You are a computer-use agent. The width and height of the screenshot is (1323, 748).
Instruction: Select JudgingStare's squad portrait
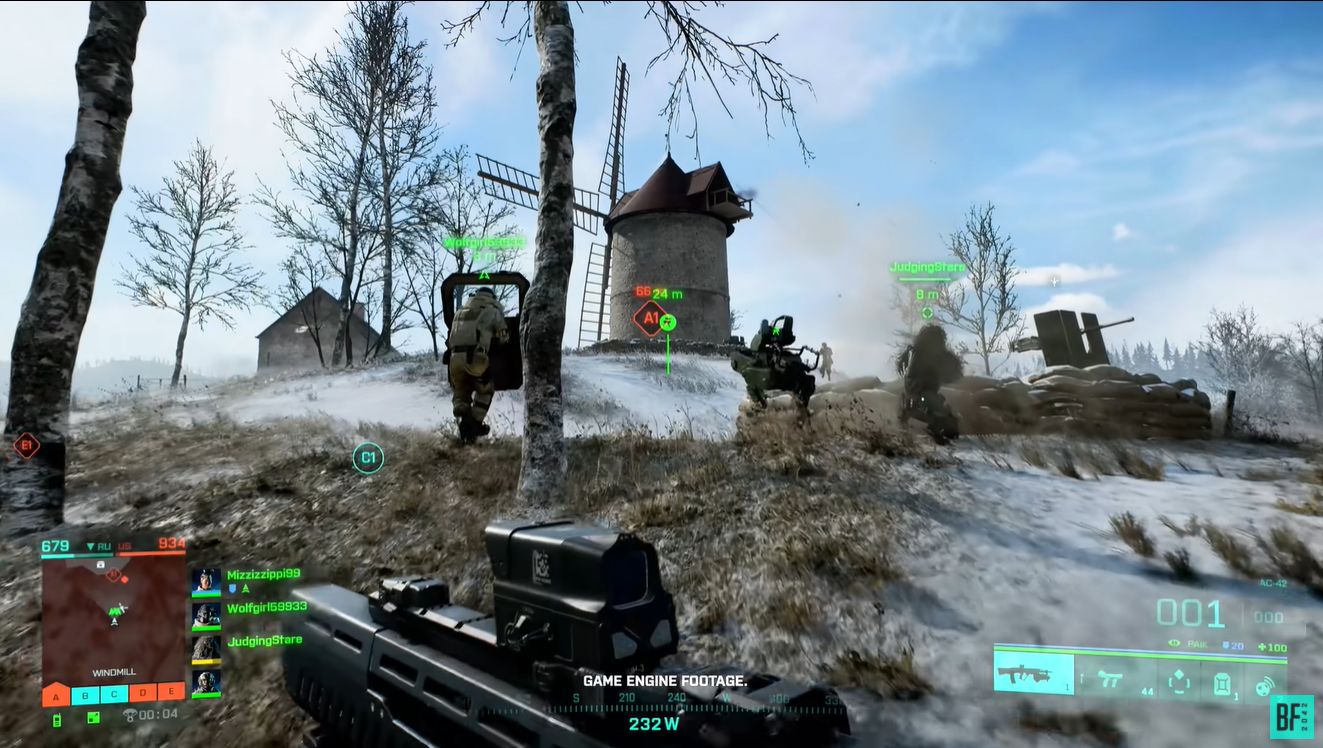tap(206, 648)
